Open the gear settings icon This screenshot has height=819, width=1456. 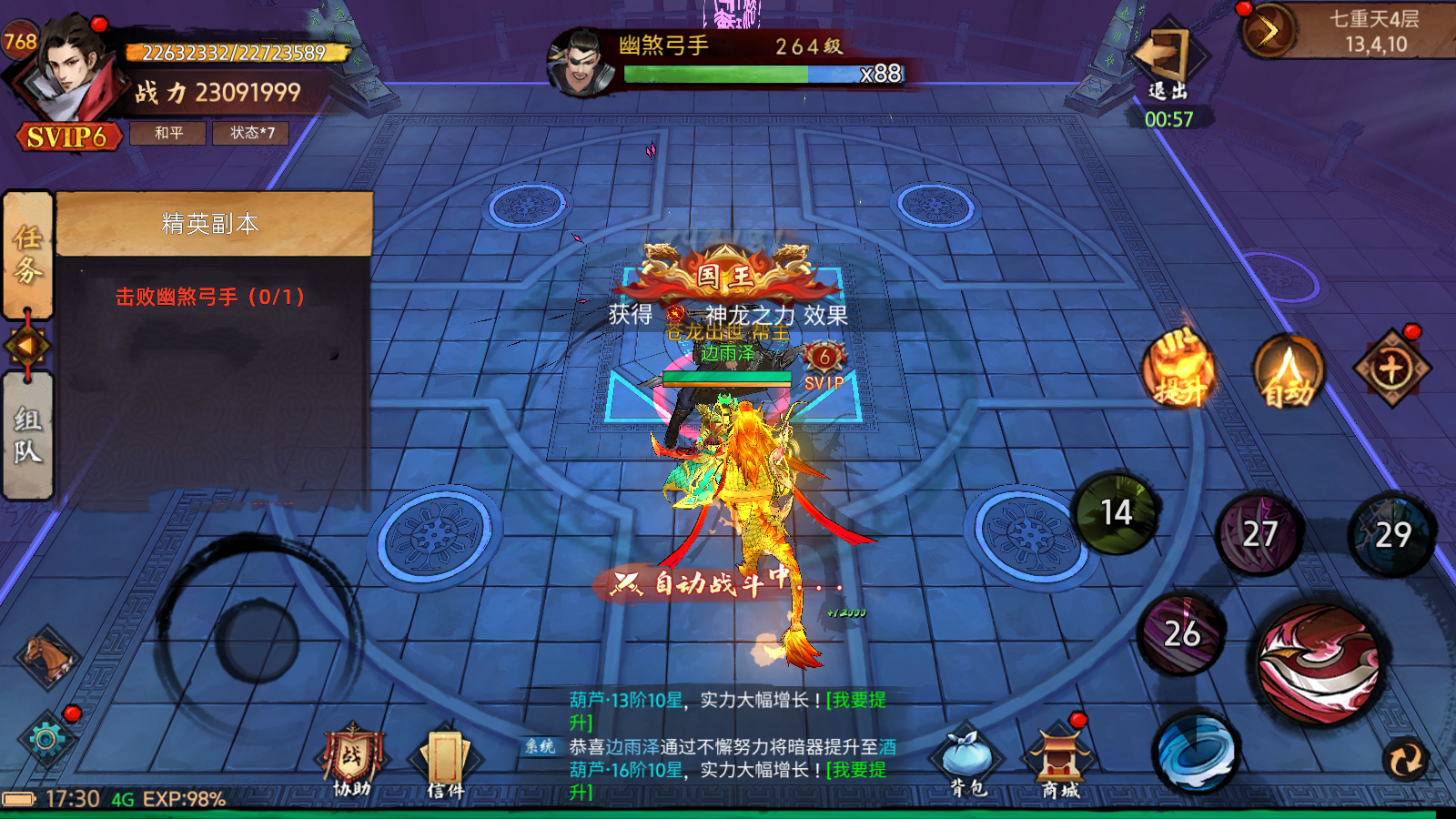click(45, 739)
